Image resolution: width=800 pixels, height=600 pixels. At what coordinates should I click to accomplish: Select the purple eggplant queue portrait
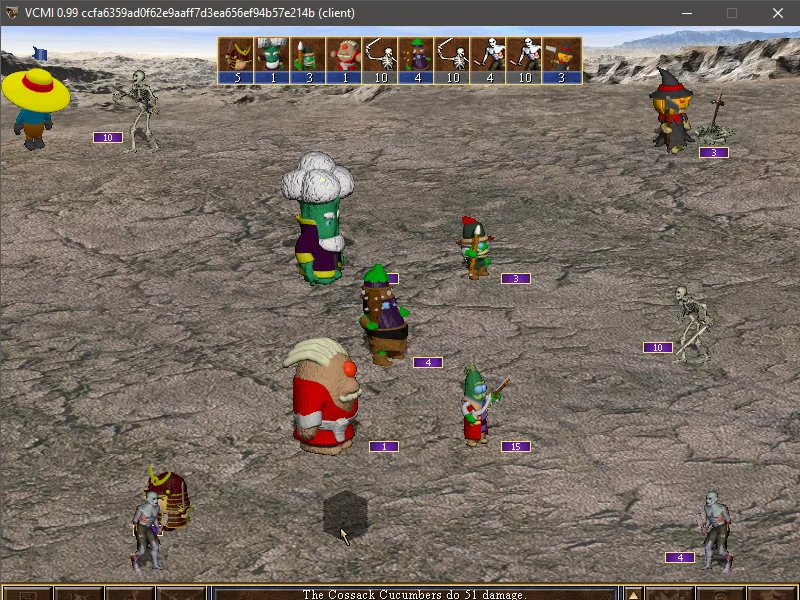[x=416, y=59]
